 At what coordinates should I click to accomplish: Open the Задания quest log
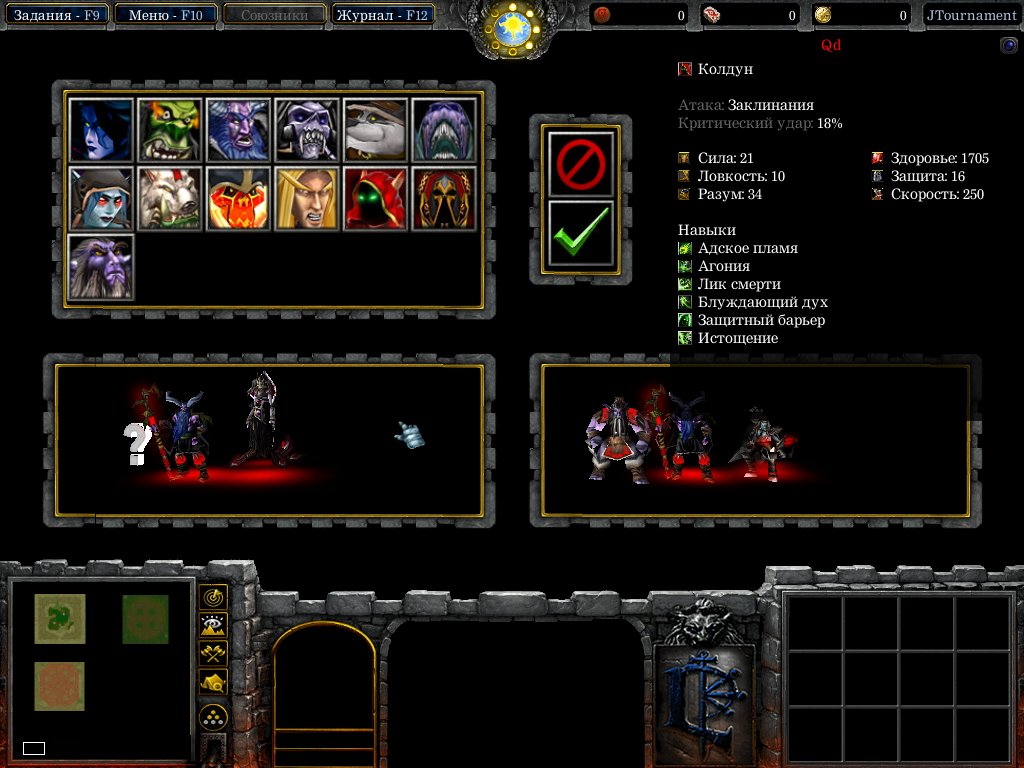pyautogui.click(x=57, y=15)
